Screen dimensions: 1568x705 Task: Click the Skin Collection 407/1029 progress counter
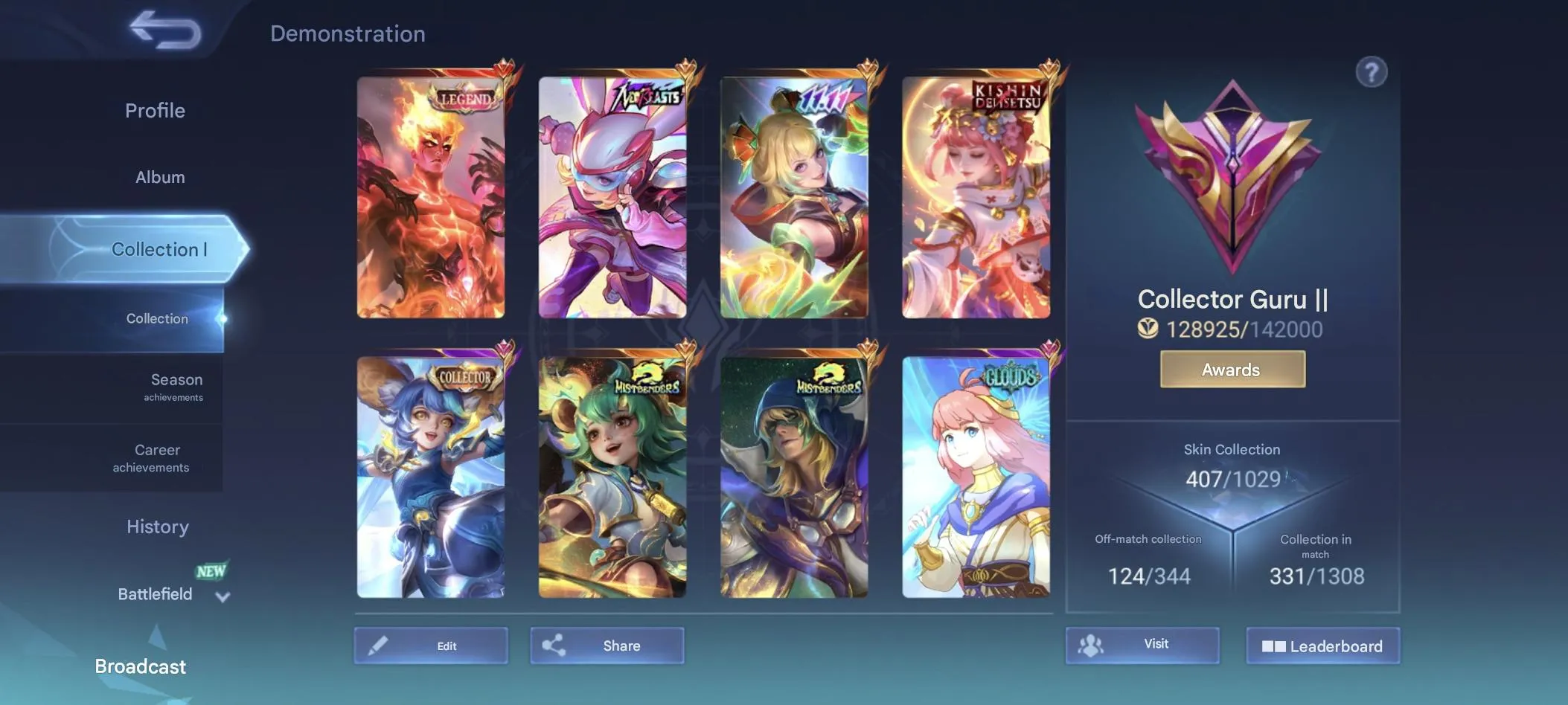1232,479
